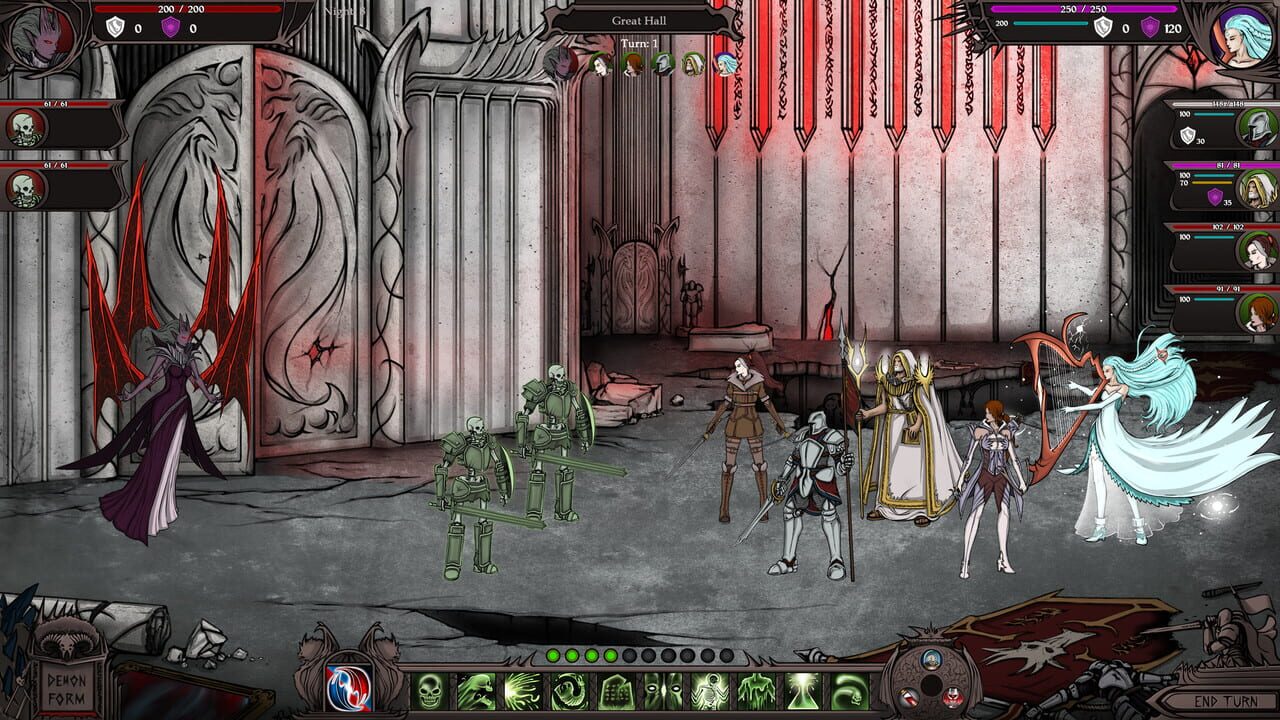Cast the green skull ability

click(x=429, y=691)
